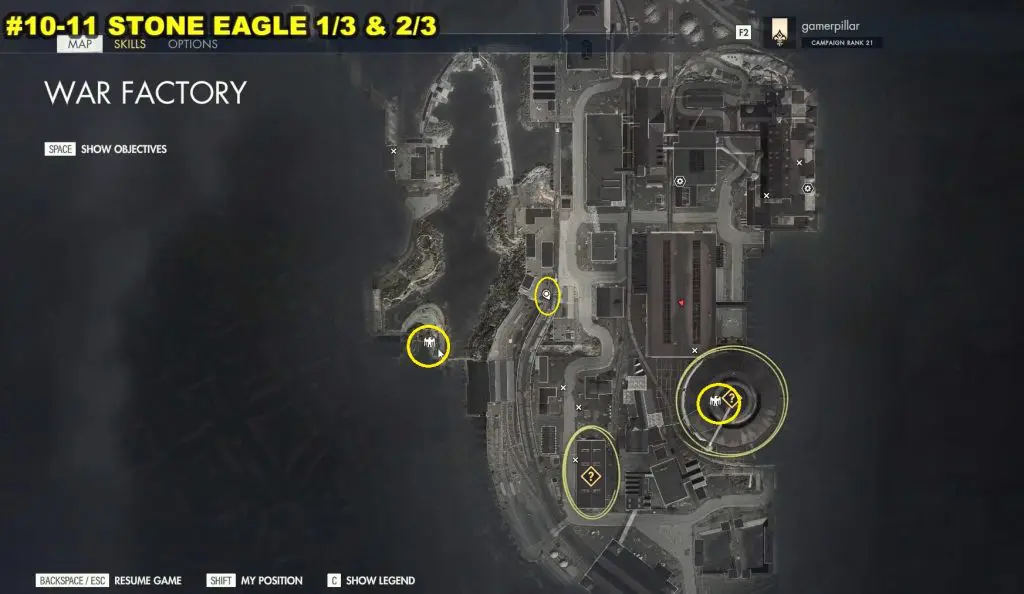Click the question mark marker in round building
This screenshot has width=1024, height=594.
coord(731,400)
